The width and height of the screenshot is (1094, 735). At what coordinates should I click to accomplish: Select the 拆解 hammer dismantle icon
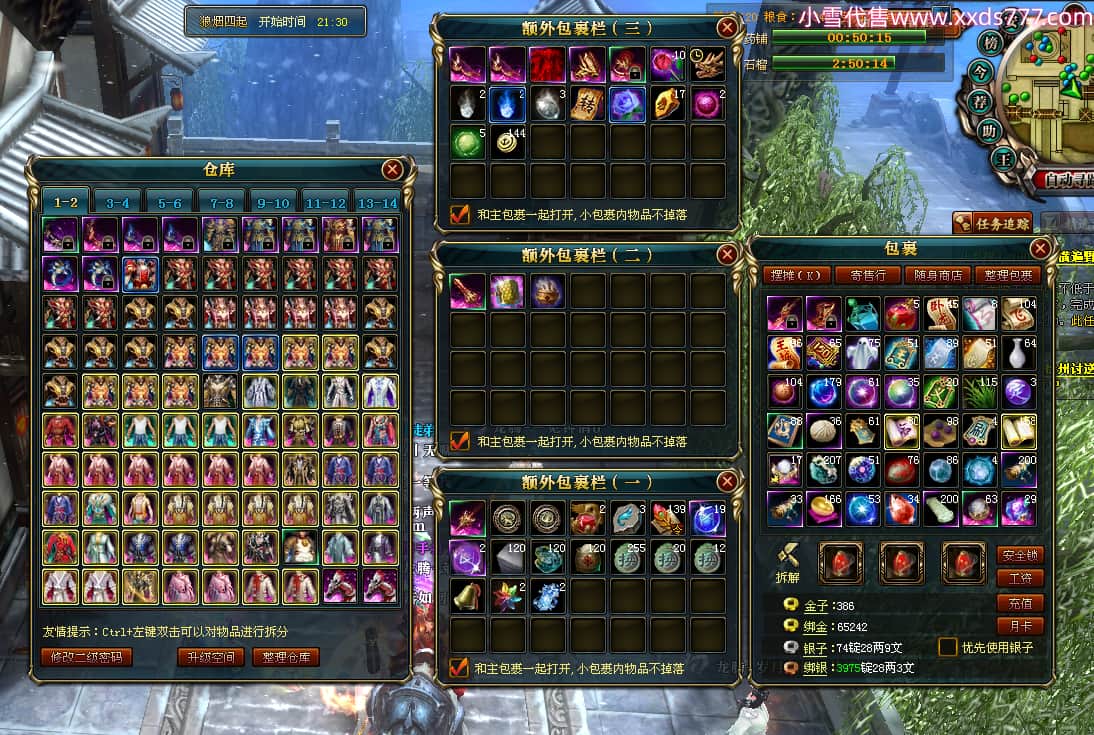(786, 558)
